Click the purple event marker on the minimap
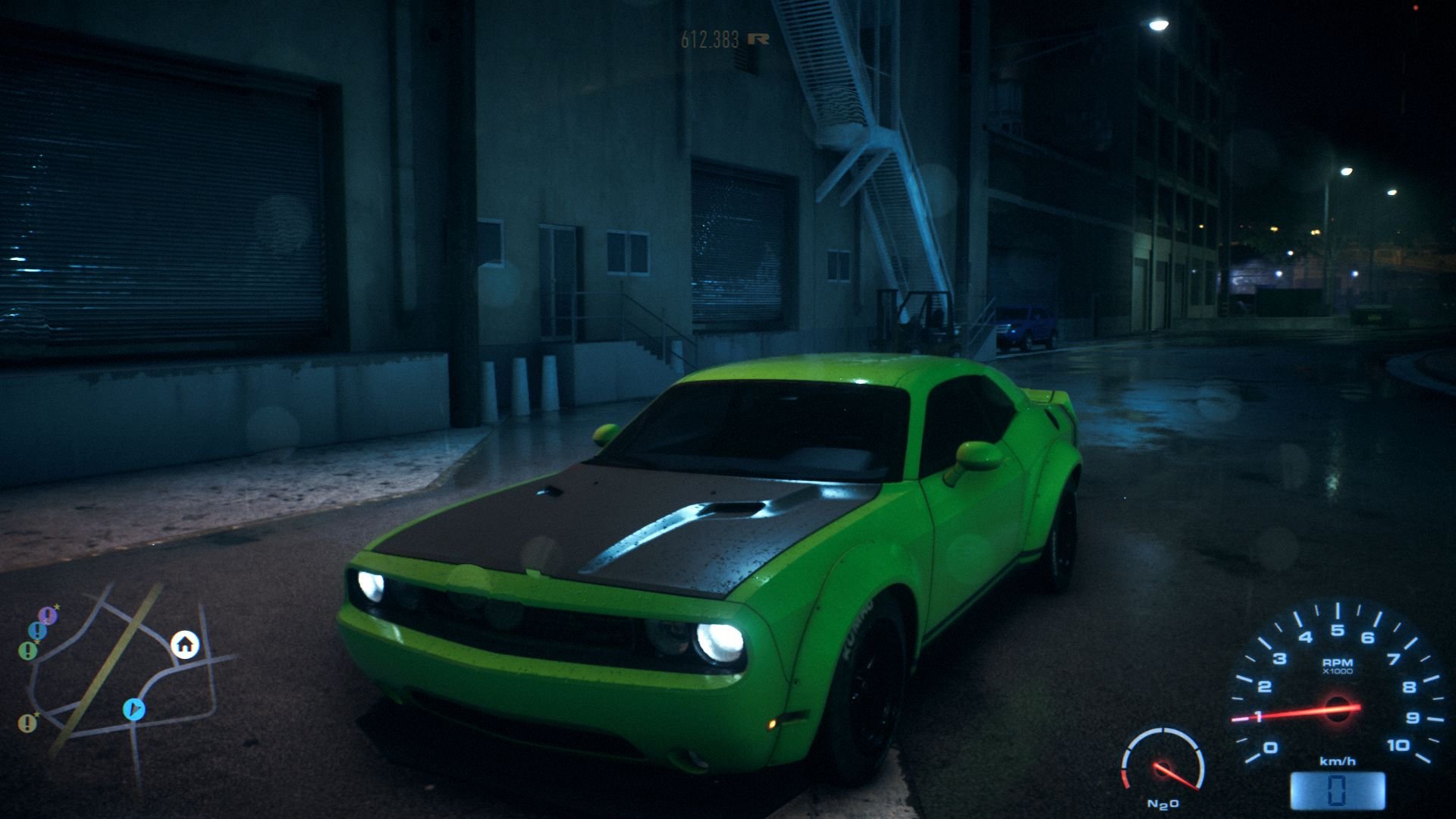The image size is (1456, 819). [47, 615]
